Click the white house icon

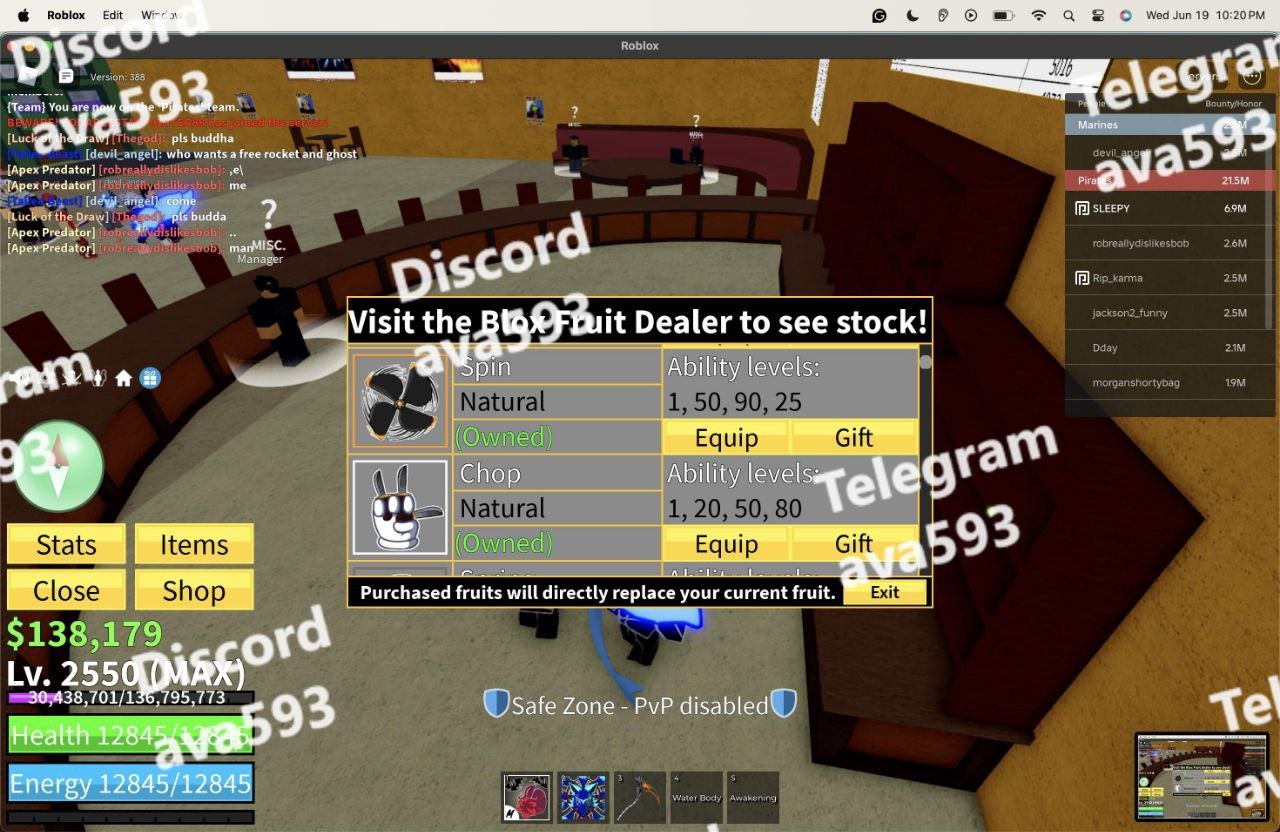click(124, 378)
